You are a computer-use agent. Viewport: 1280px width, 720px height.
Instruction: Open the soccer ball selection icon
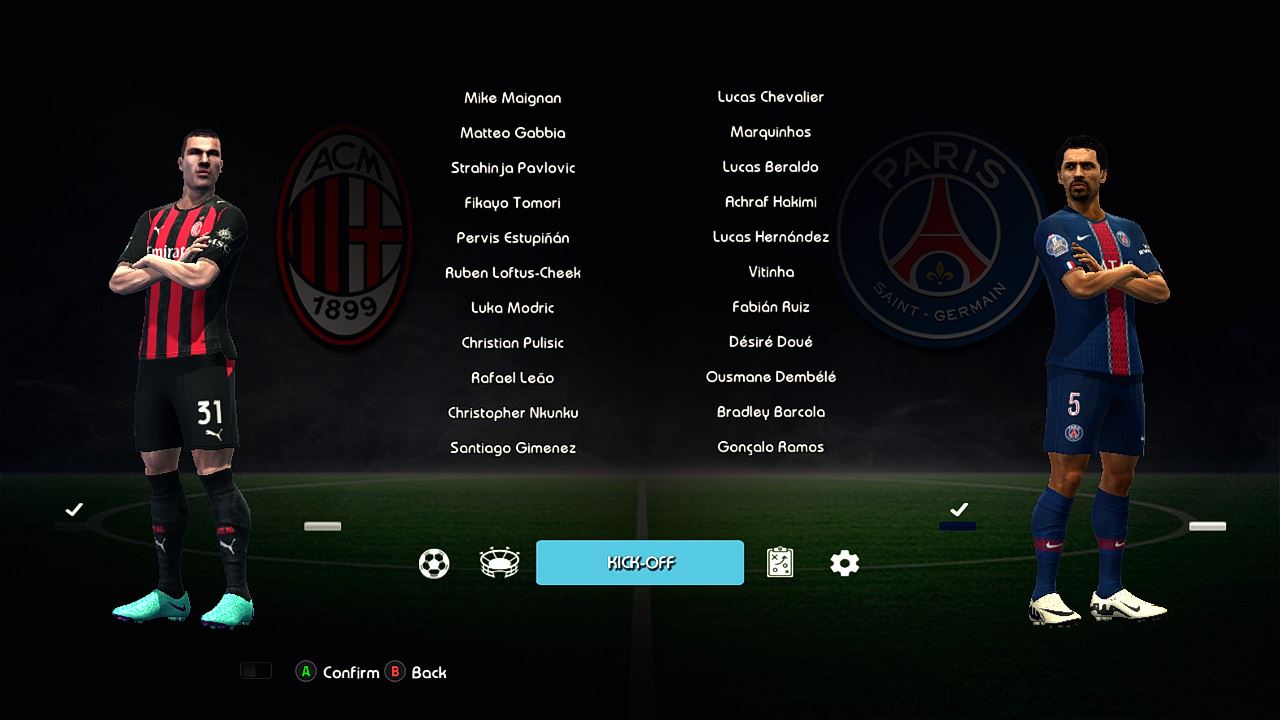[x=434, y=564]
